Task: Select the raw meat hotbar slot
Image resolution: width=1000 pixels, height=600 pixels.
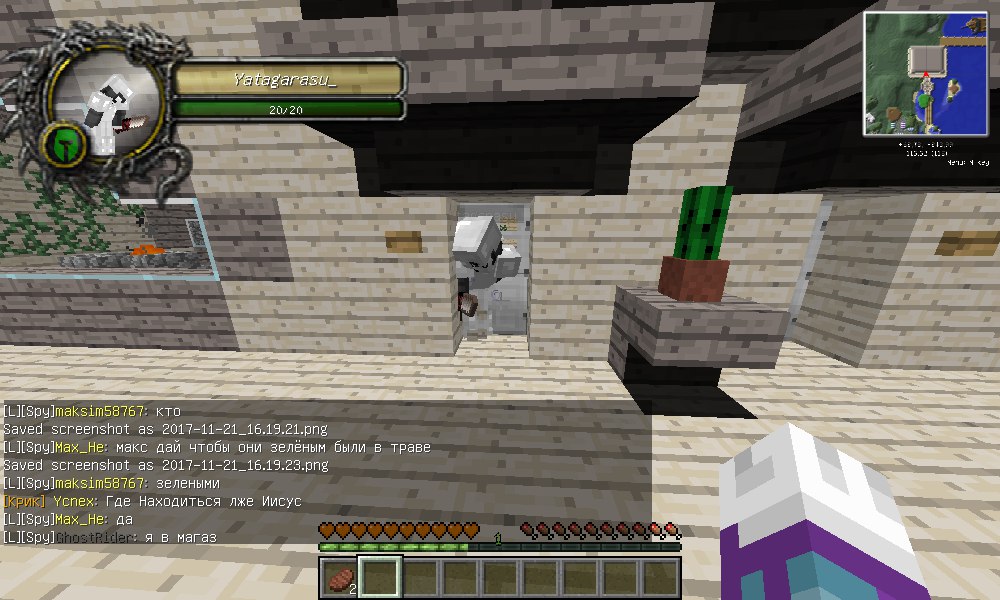Action: click(x=339, y=578)
